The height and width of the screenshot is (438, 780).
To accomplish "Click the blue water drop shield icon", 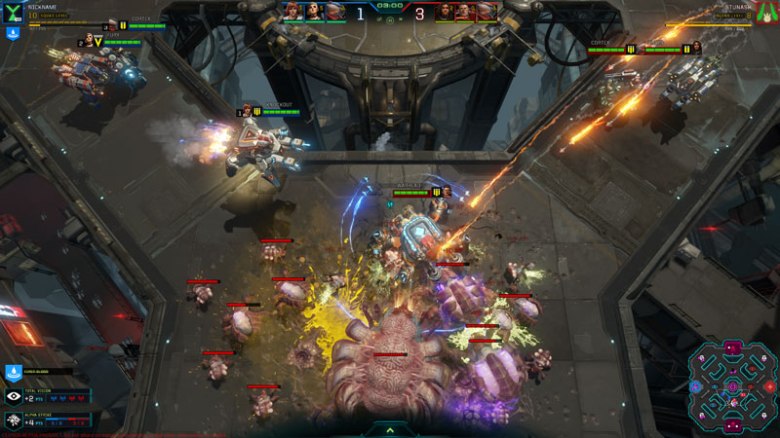I will point(13,373).
